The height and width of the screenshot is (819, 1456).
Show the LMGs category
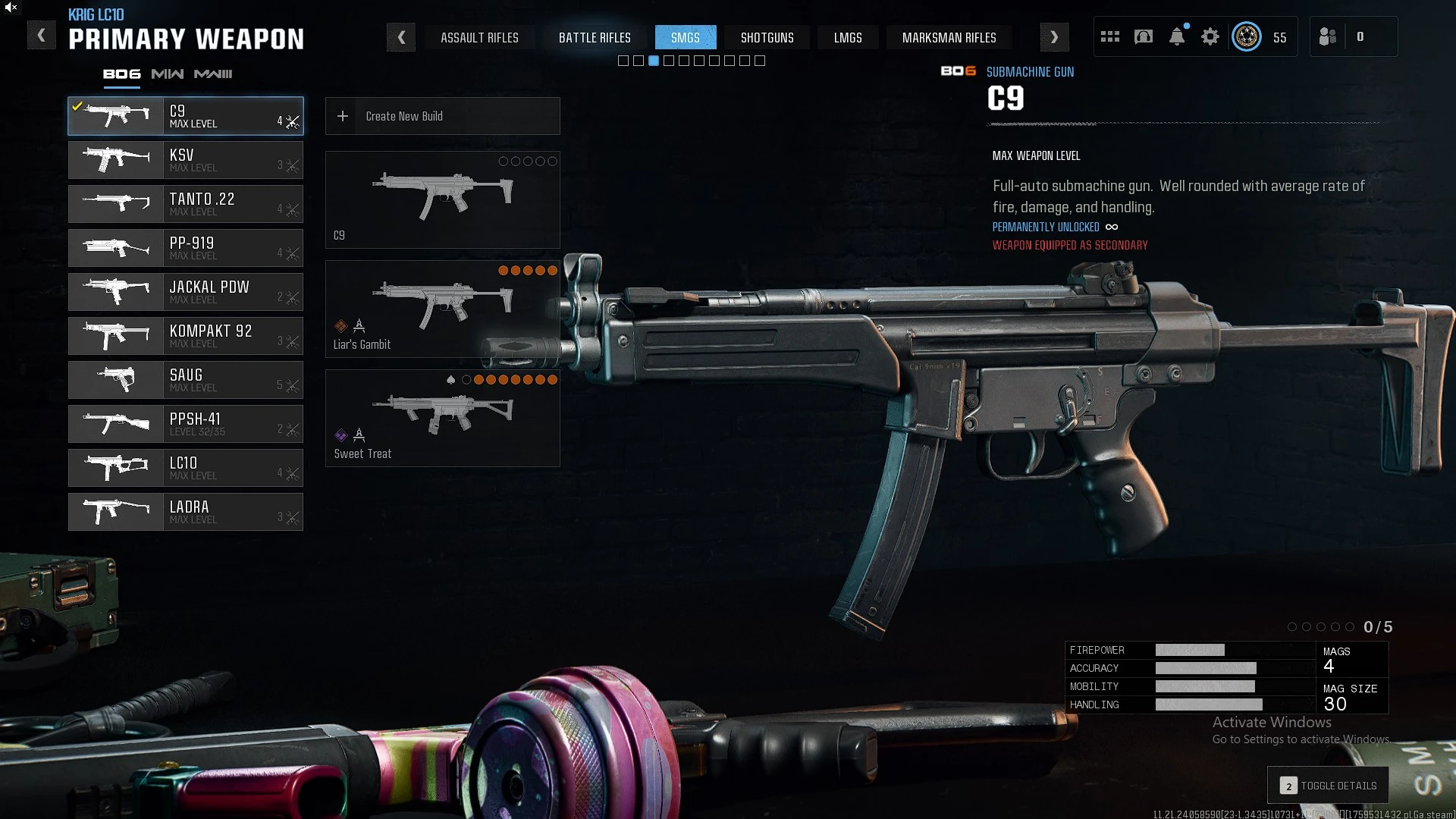coord(848,37)
